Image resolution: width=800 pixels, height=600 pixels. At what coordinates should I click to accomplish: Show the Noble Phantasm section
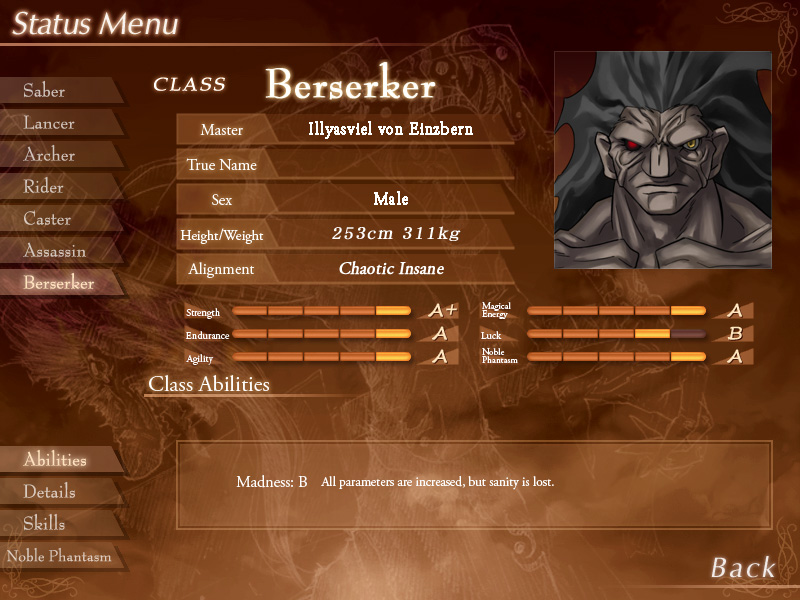point(59,556)
